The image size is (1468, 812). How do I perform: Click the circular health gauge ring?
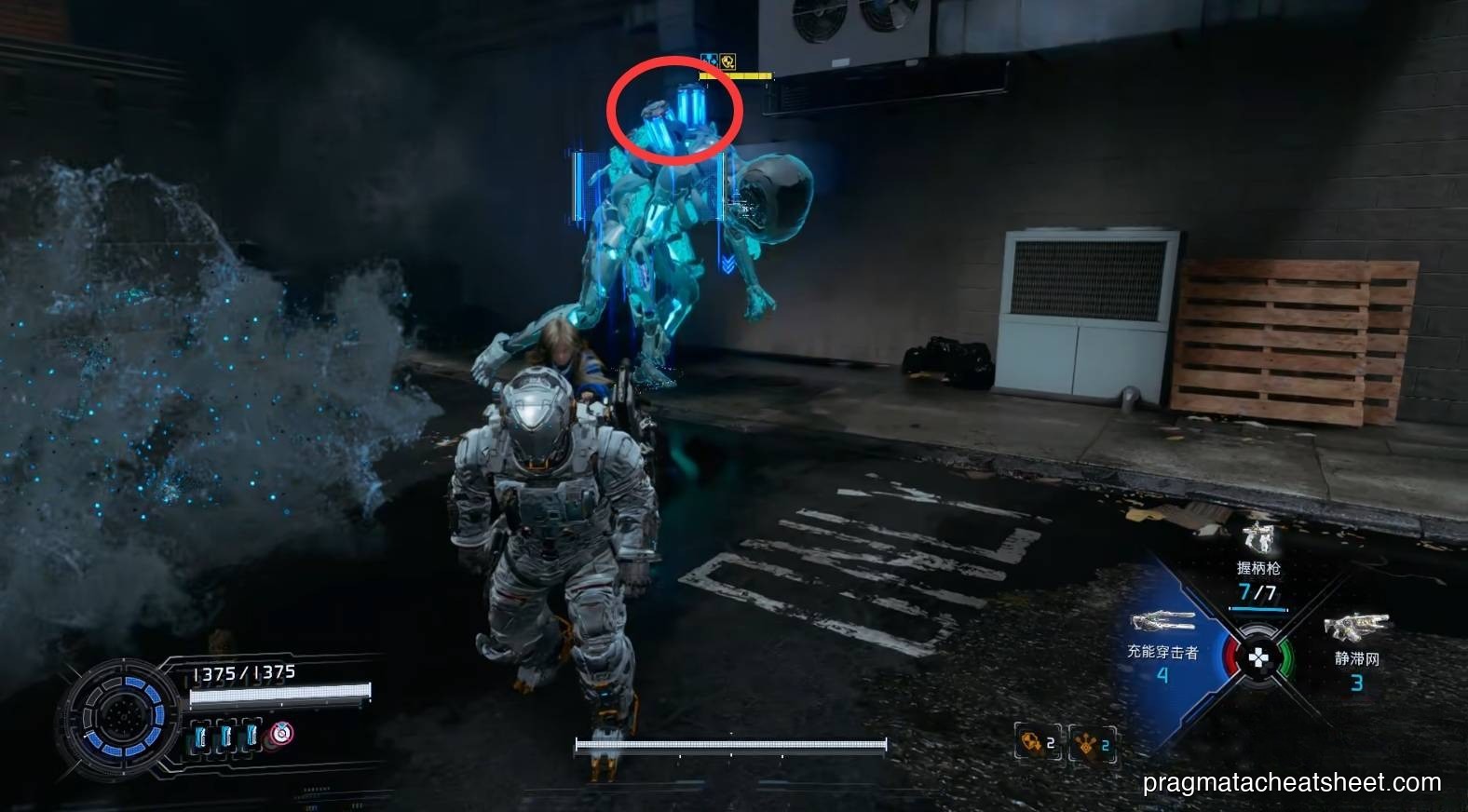click(124, 714)
